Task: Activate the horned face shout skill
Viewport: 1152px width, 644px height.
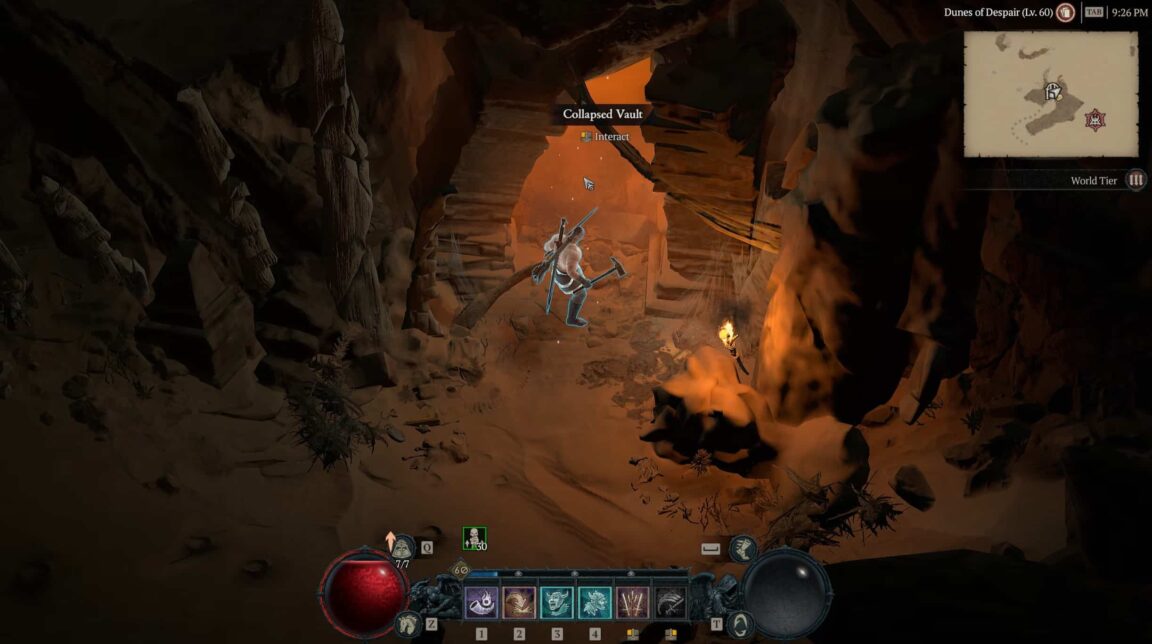Action: [x=557, y=602]
